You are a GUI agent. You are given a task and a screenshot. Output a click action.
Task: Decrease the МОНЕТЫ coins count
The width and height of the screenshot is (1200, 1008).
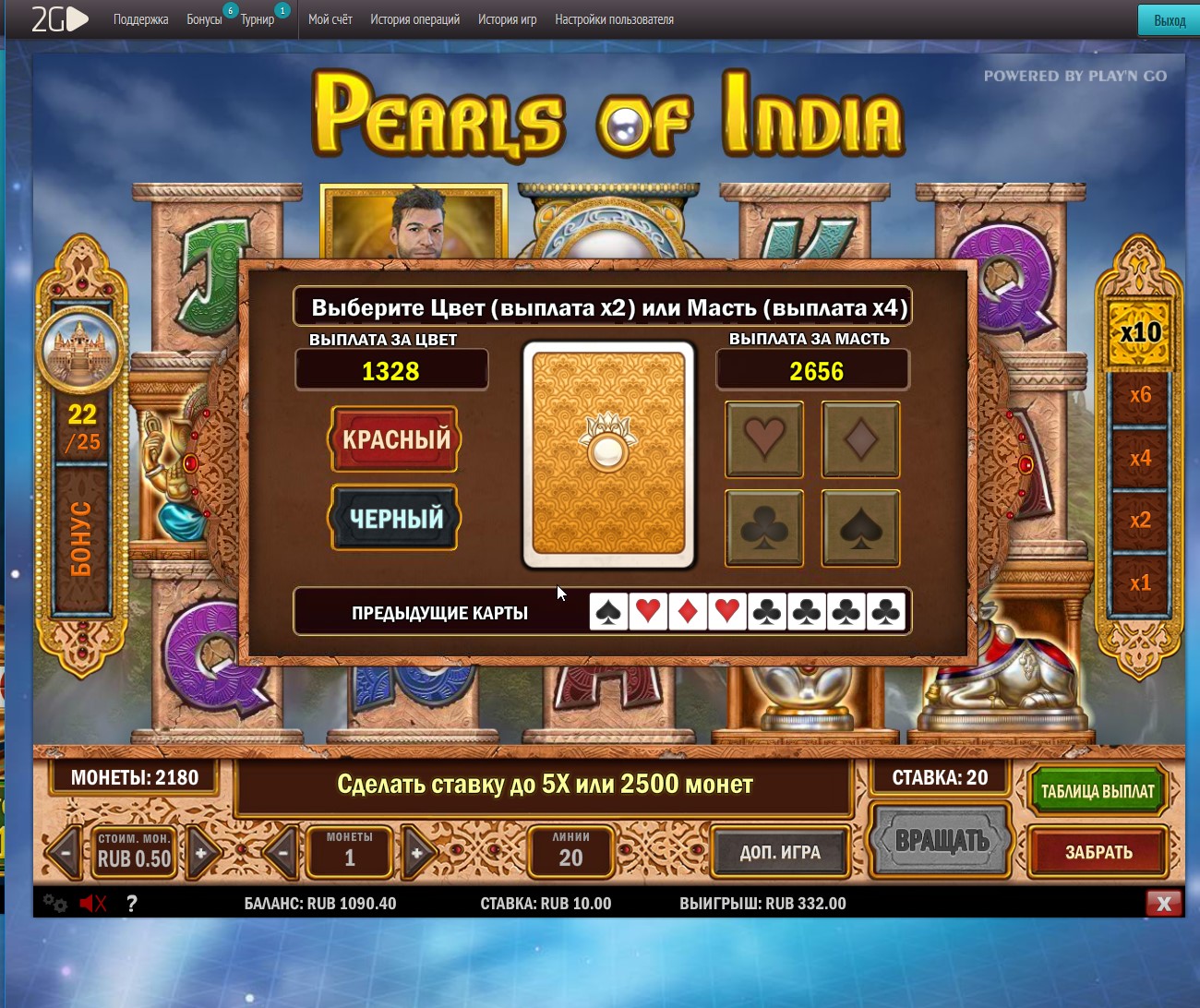coord(282,853)
